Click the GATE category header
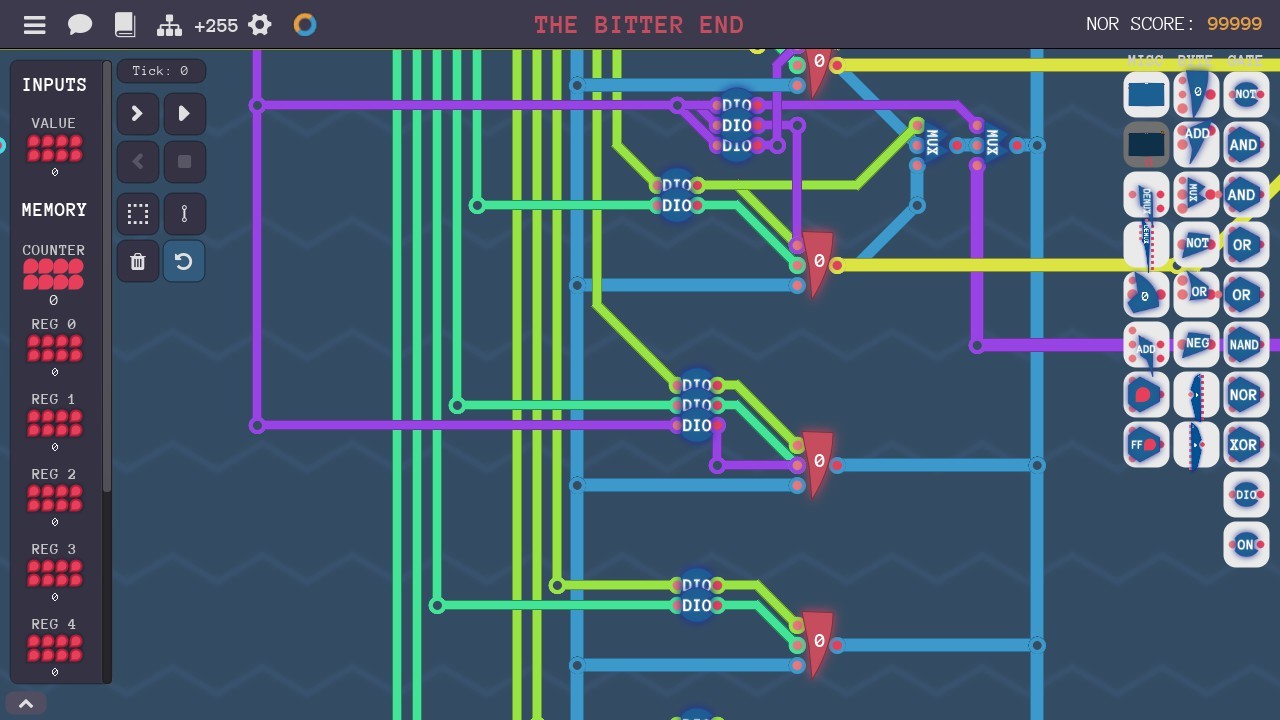This screenshot has height=720, width=1280. pos(1245,60)
